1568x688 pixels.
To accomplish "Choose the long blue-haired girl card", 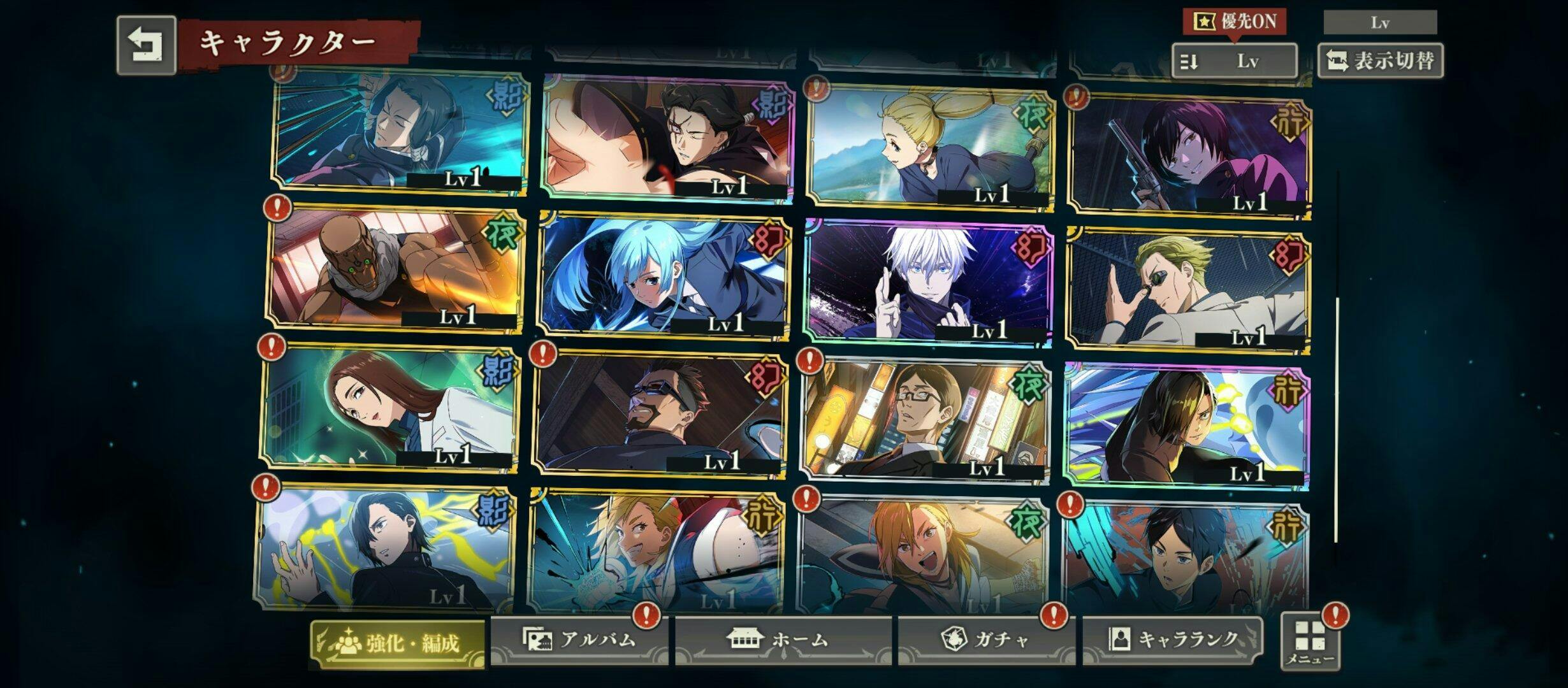I will tap(663, 275).
